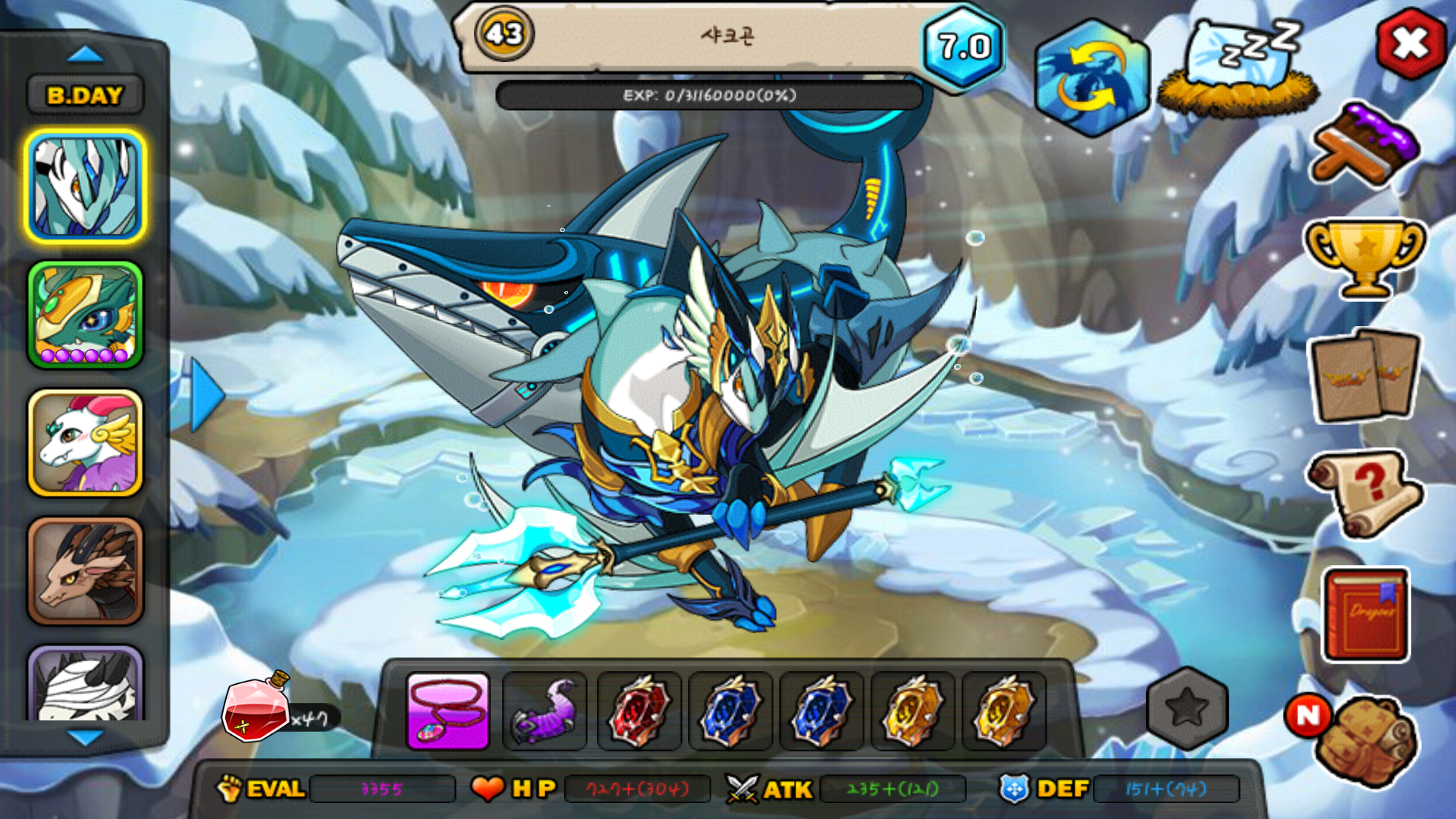The width and height of the screenshot is (1456, 819).
Task: Open the brown card deck
Action: pyautogui.click(x=1365, y=375)
